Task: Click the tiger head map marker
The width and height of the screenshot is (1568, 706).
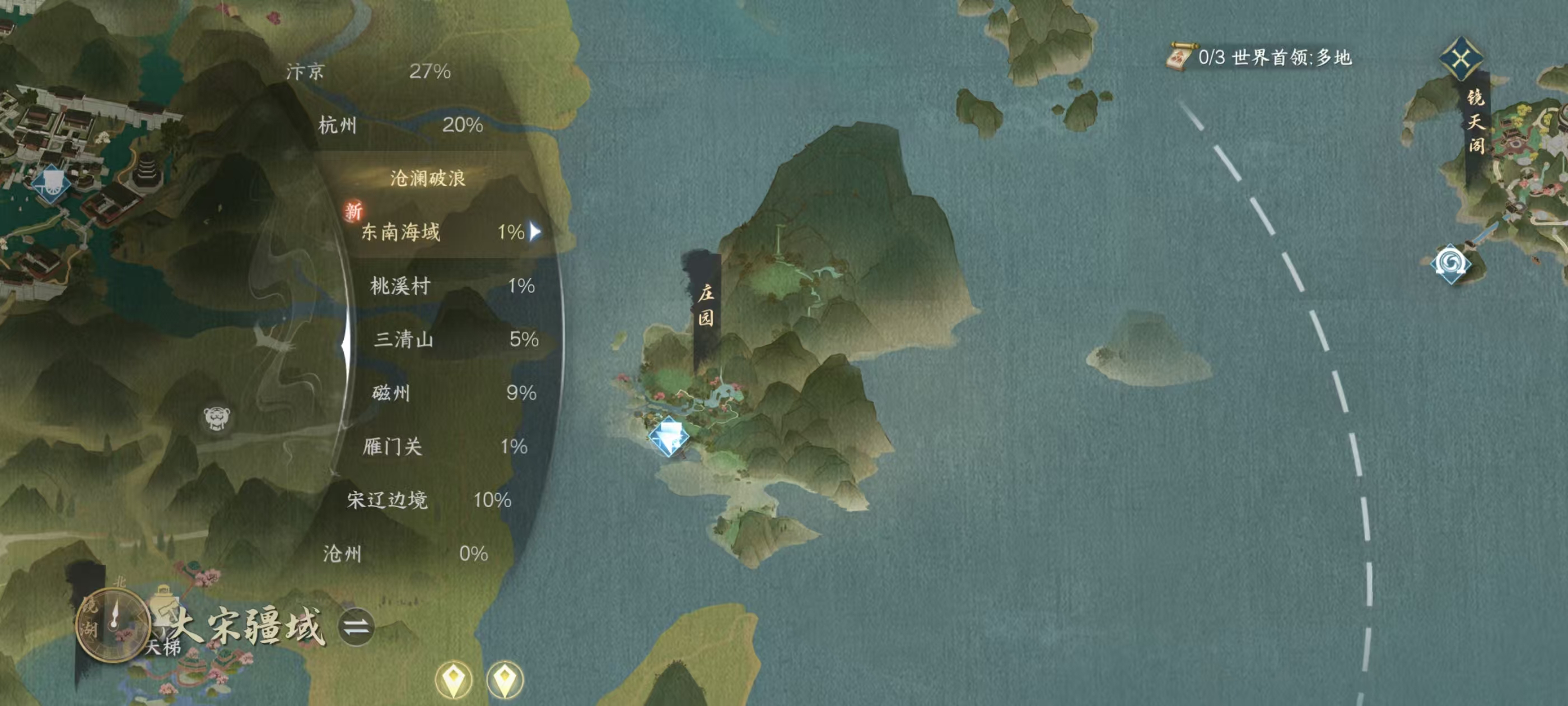Action: [x=217, y=419]
